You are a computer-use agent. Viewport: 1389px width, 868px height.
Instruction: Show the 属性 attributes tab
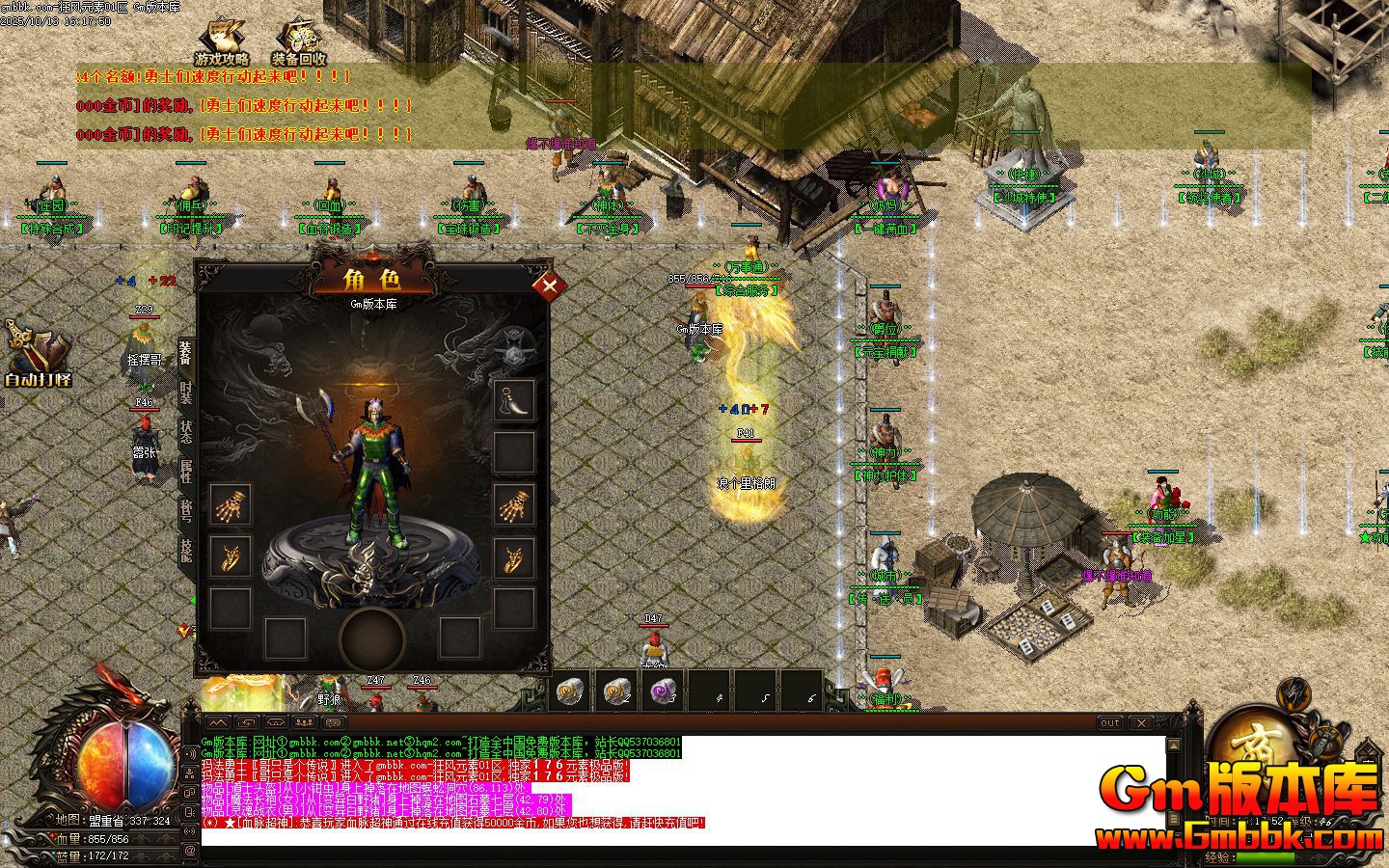tap(186, 472)
